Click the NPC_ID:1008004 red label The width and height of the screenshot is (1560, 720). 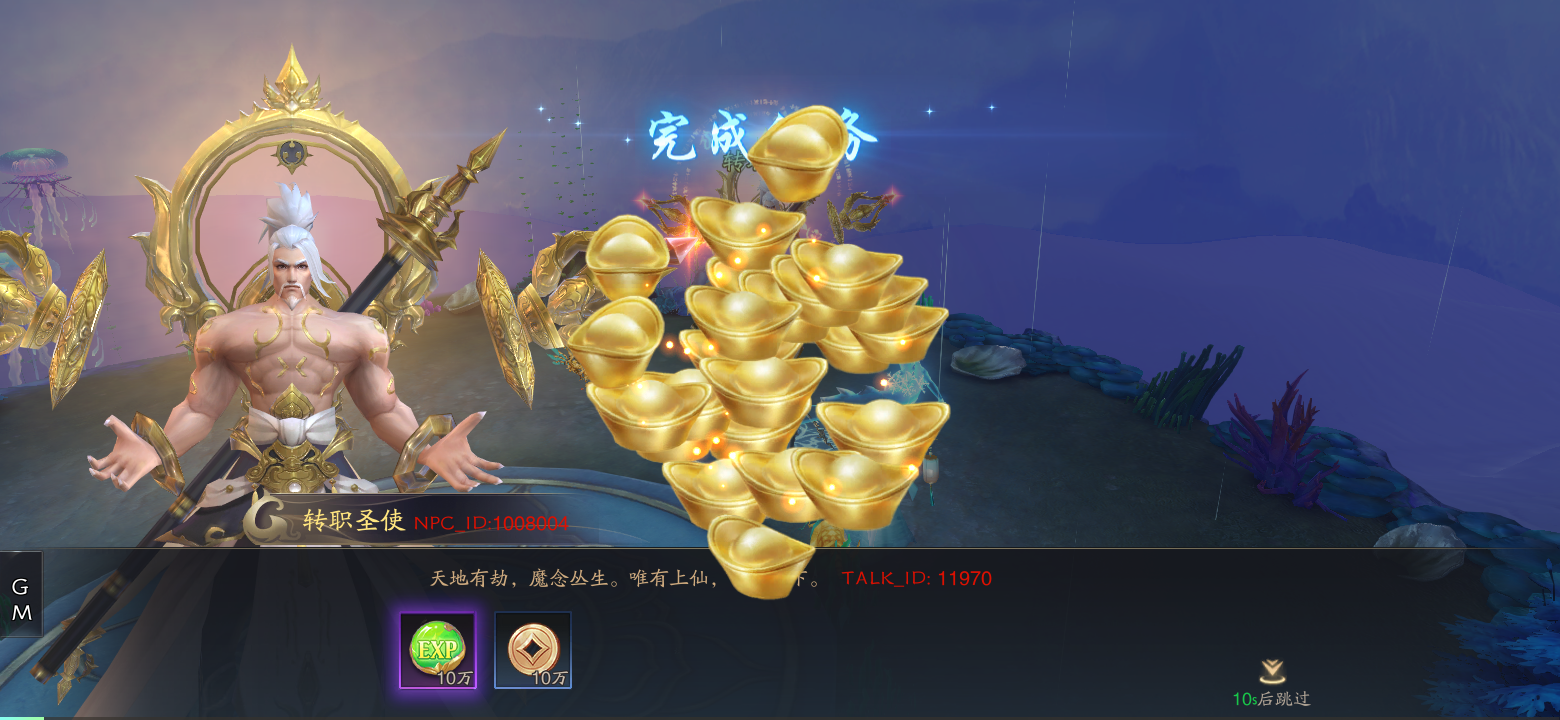(494, 522)
